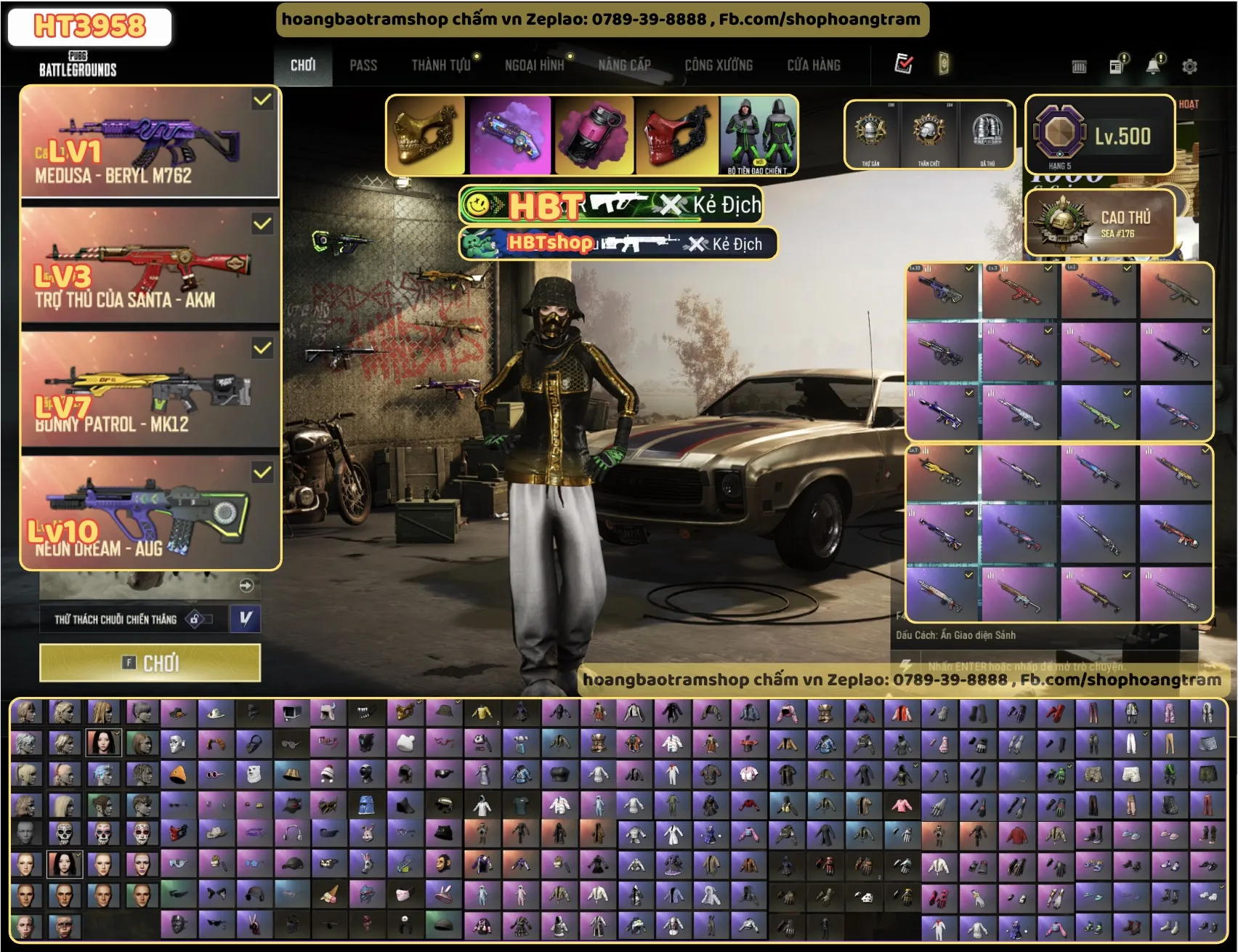The width and height of the screenshot is (1238, 952).
Task: Check notifications via the bell icon
Action: coord(1153,67)
